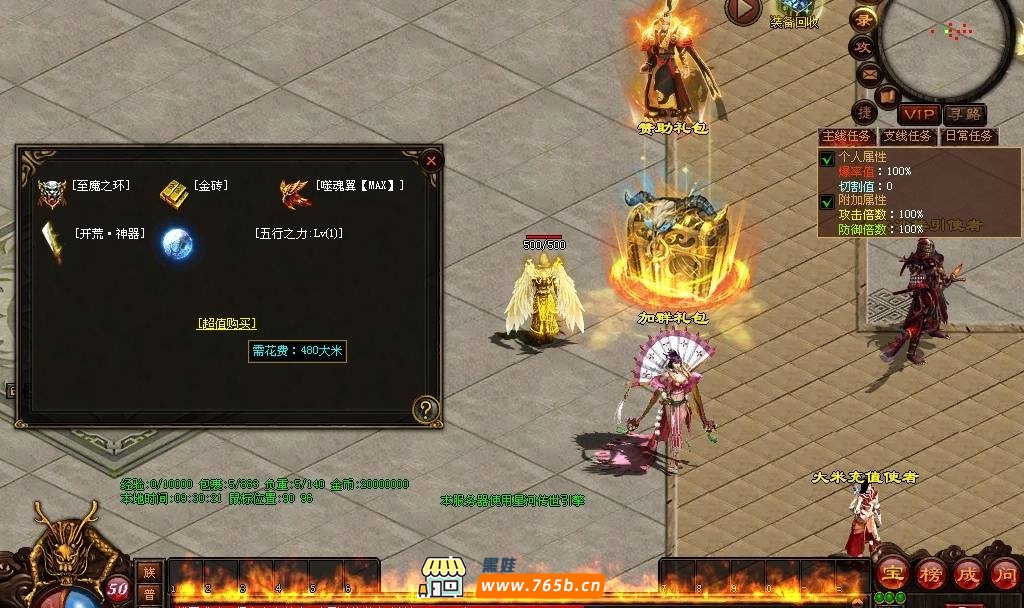Image resolution: width=1024 pixels, height=608 pixels.
Task: Toggle the 附加属性 checkbox
Action: coord(827,200)
